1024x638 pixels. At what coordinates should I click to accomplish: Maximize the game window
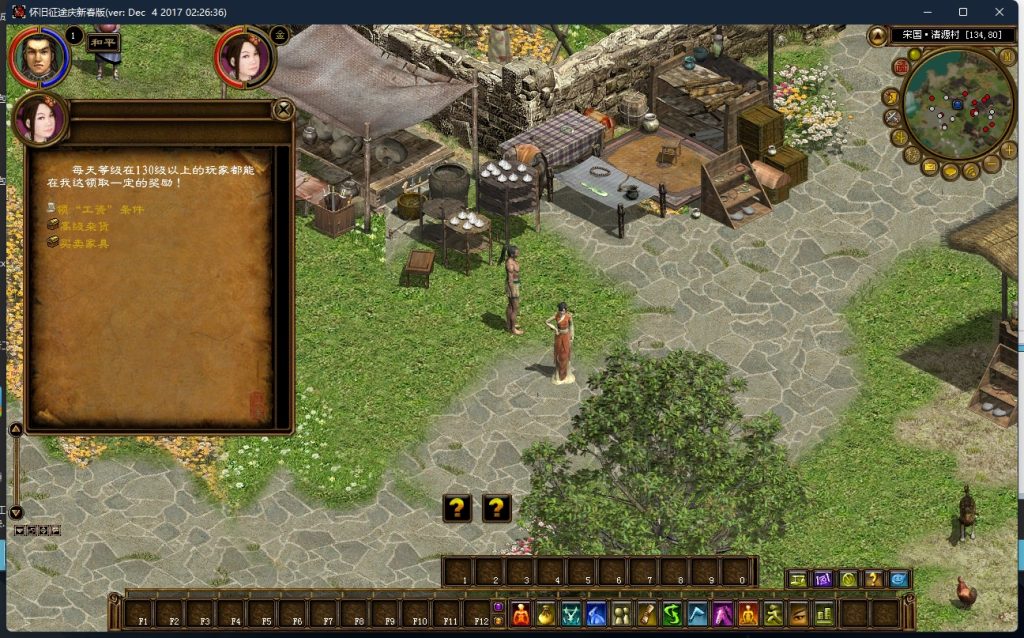click(963, 12)
